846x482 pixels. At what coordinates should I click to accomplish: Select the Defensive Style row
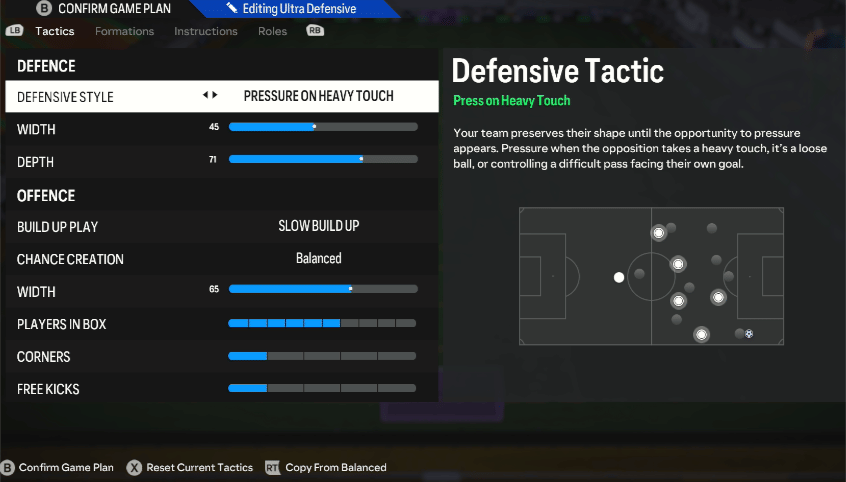coord(221,97)
